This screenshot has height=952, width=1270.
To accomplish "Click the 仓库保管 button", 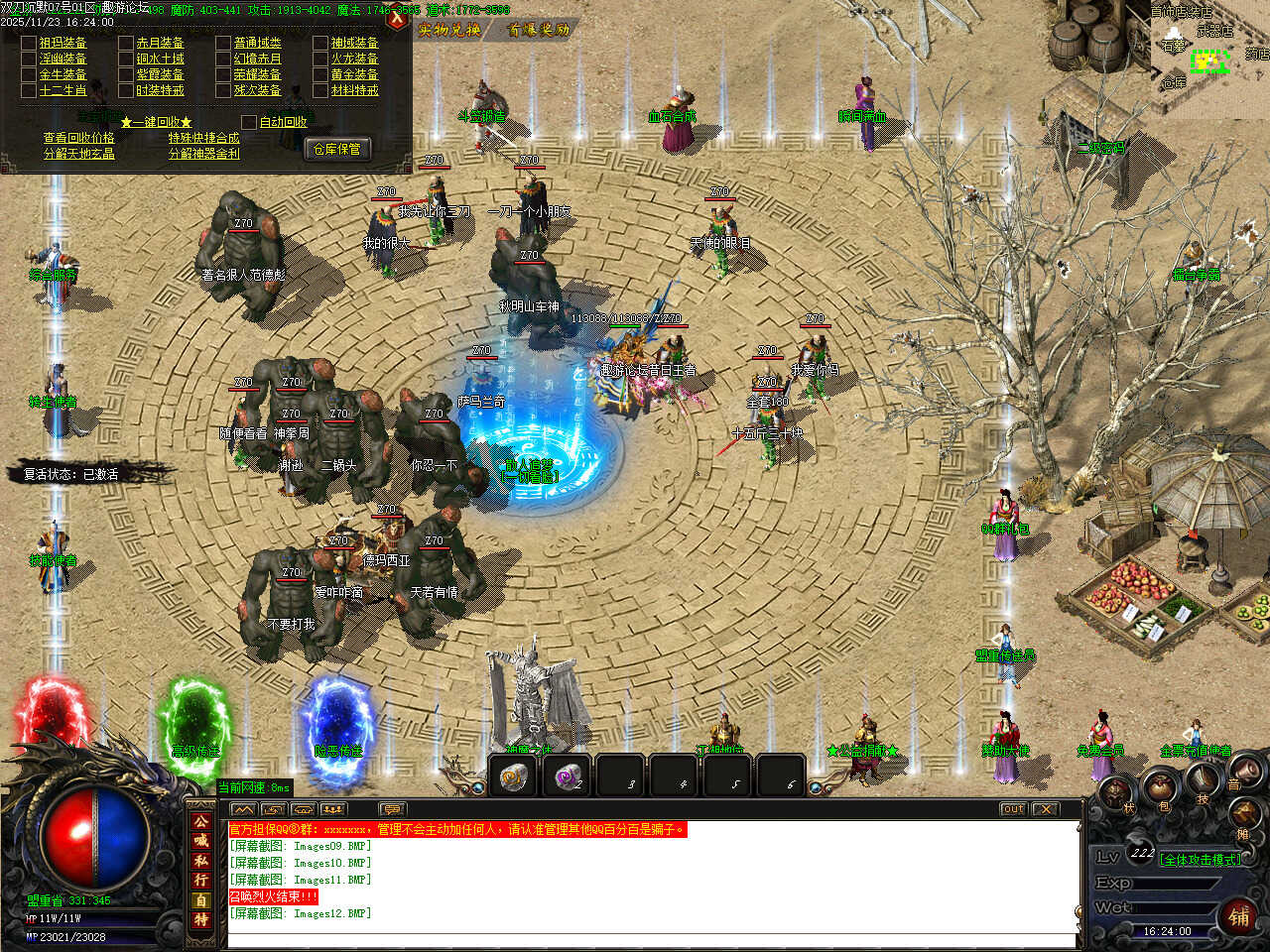I will coord(337,149).
